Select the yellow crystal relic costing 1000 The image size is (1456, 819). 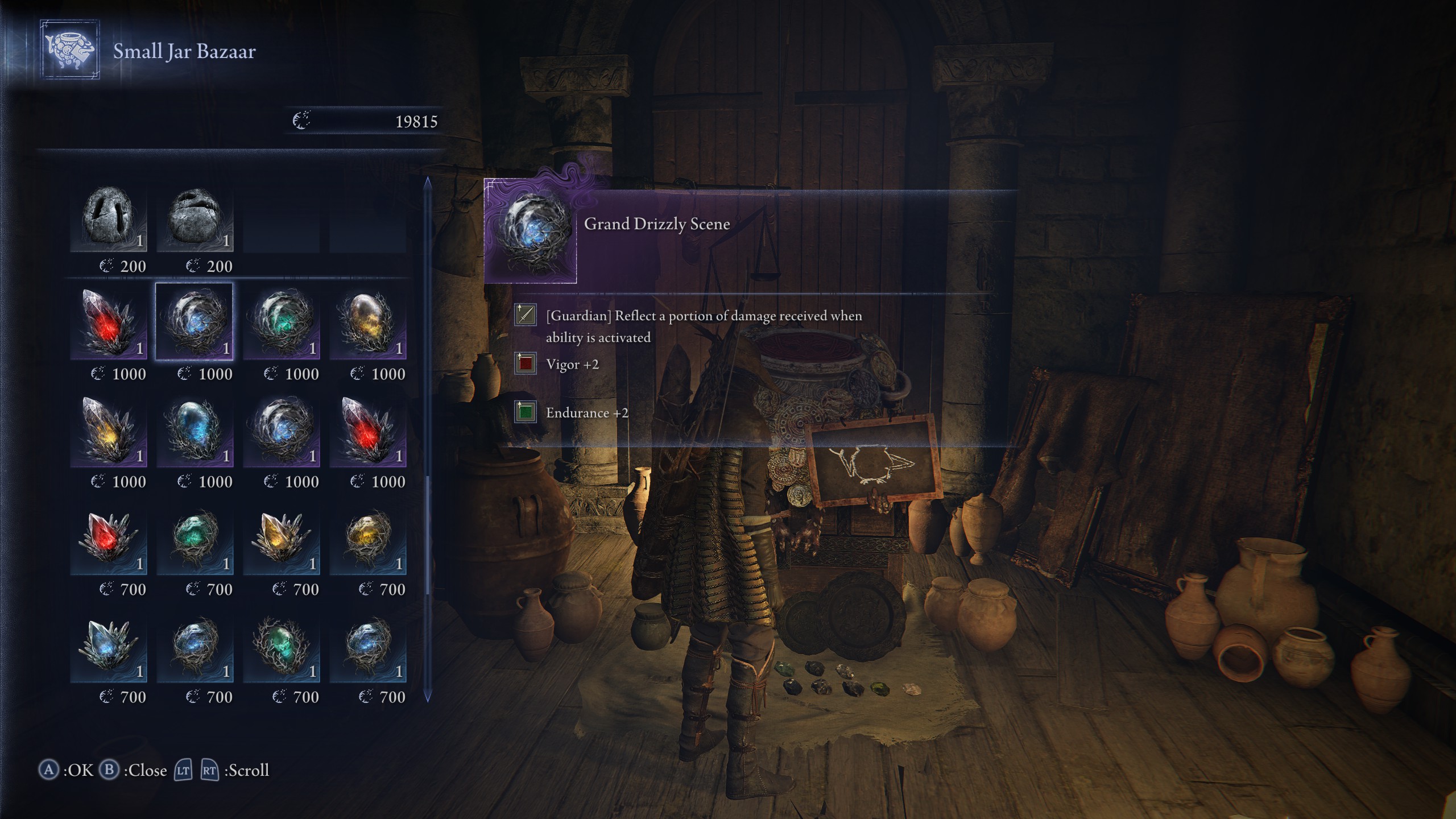[108, 430]
